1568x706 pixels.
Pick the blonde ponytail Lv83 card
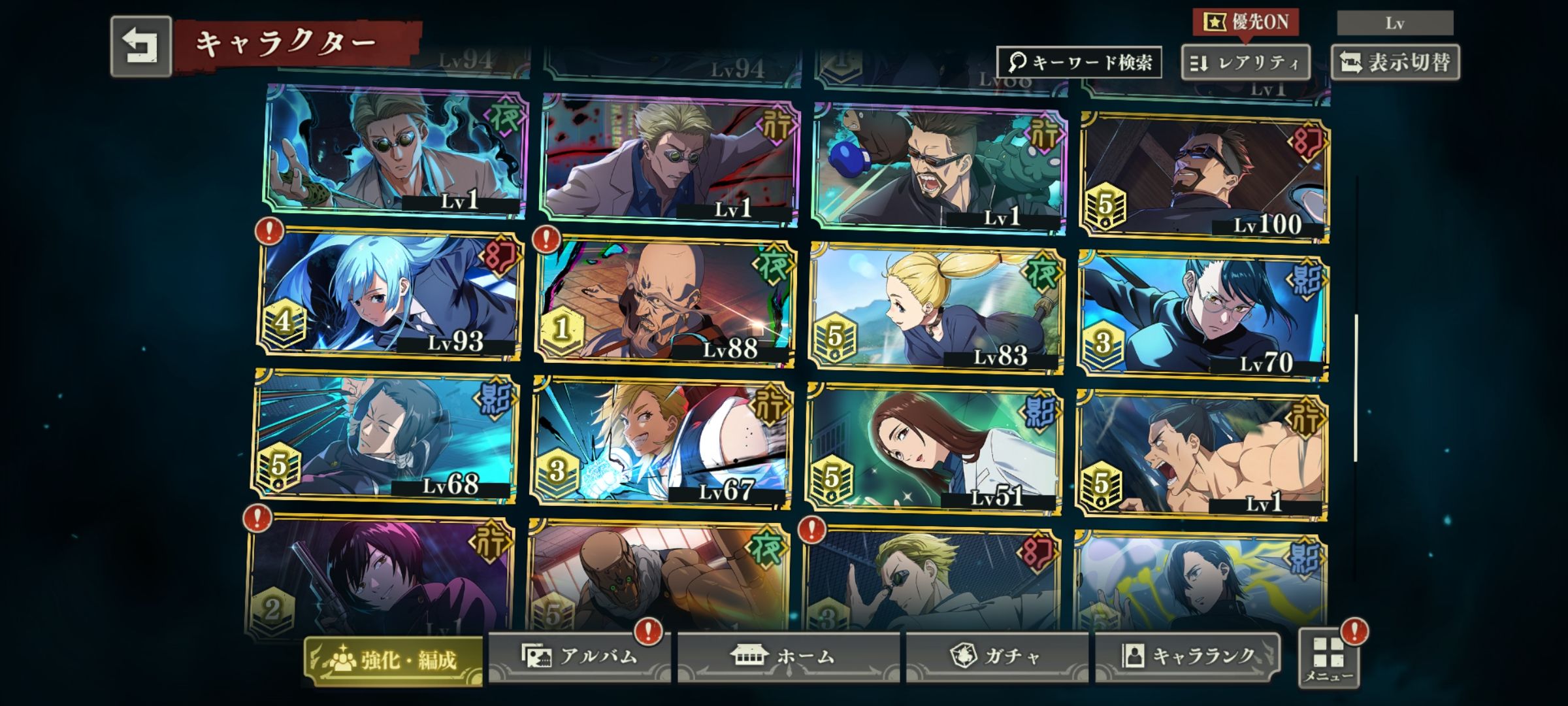click(x=936, y=307)
